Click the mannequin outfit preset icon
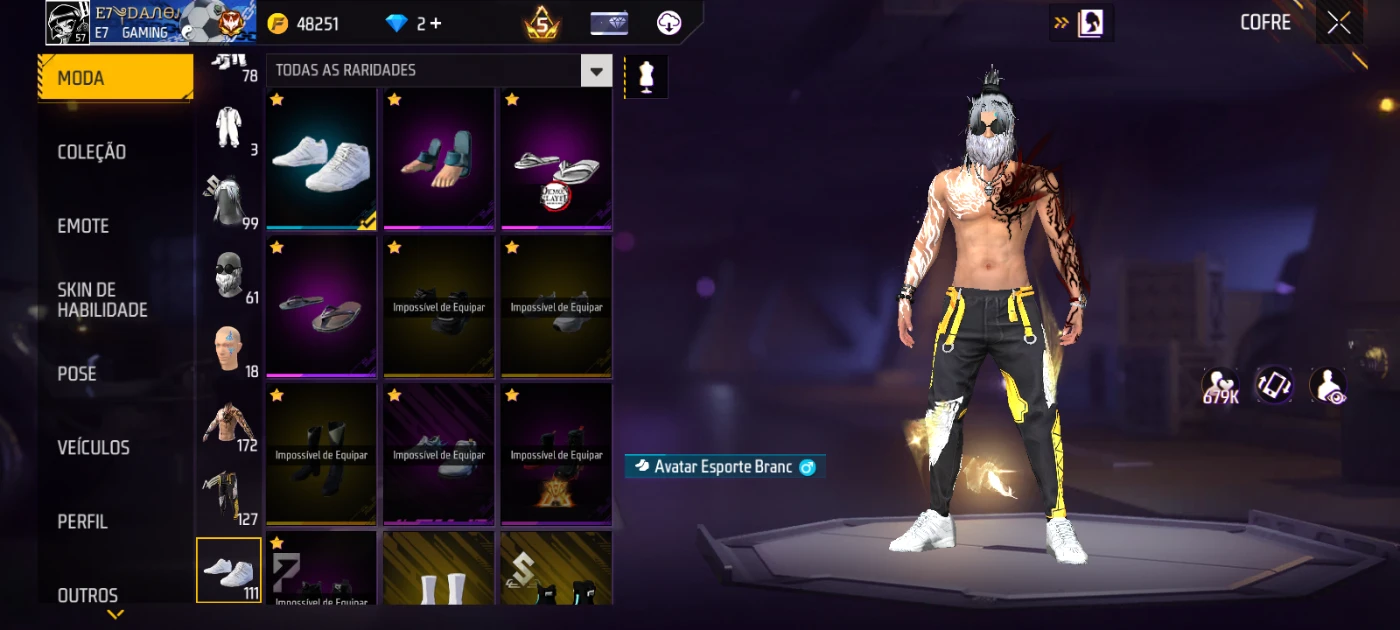Viewport: 1400px width, 630px height. click(x=646, y=77)
